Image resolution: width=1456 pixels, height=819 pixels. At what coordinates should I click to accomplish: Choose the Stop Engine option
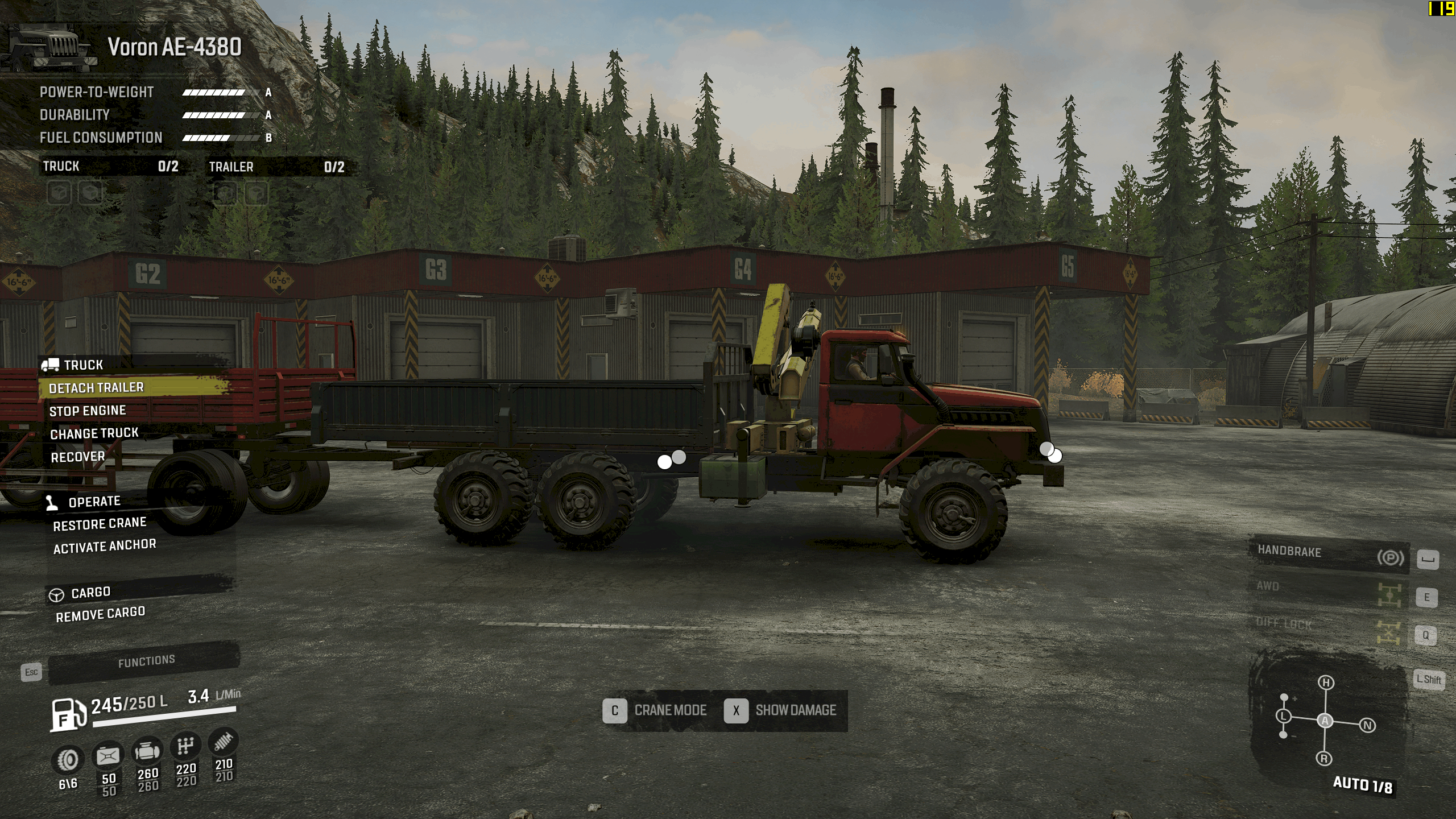88,411
